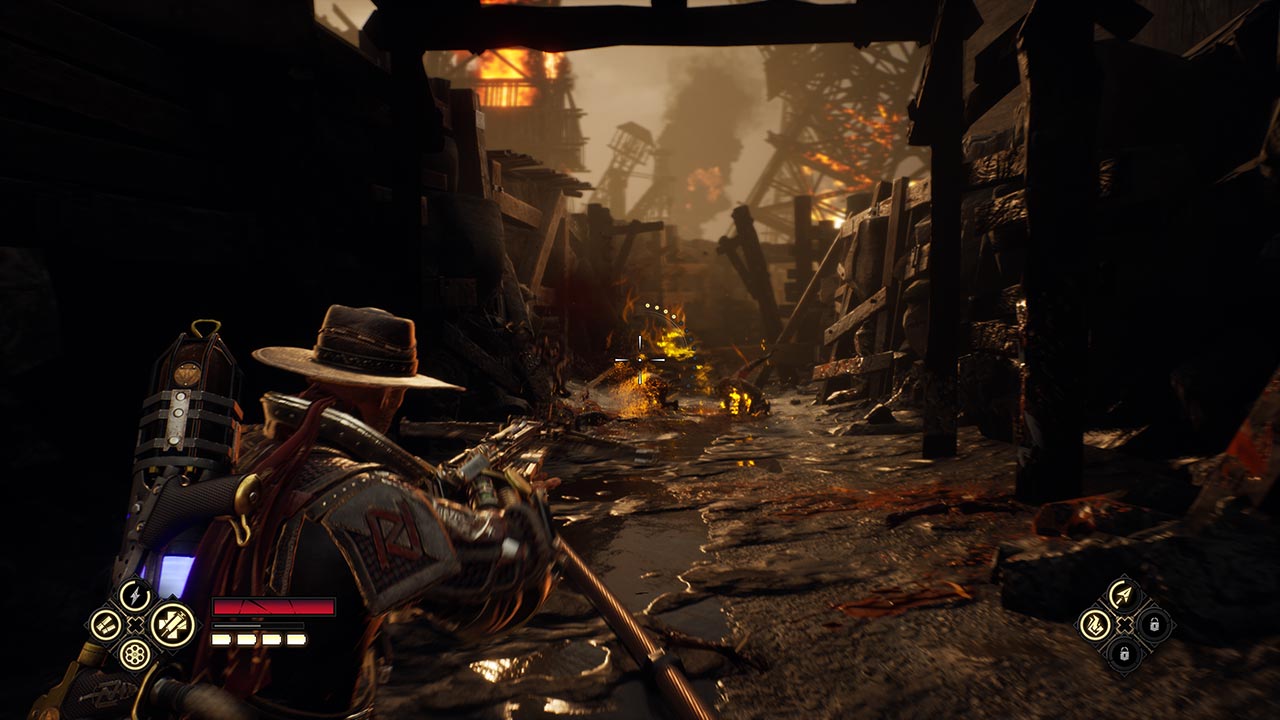The image size is (1280, 720).
Task: Trigger the flame gauntlet ability icon
Action: click(x=1096, y=625)
